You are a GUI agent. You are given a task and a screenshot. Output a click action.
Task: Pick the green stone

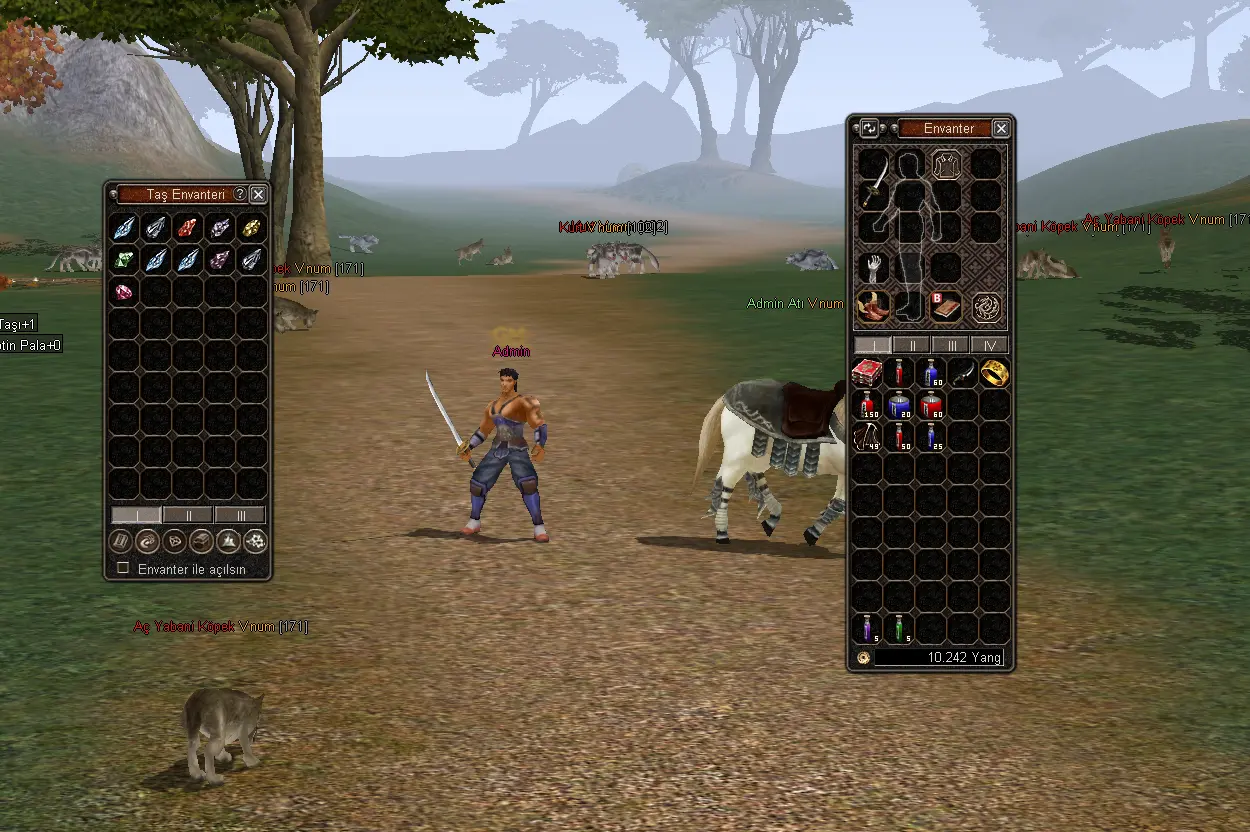click(x=124, y=260)
